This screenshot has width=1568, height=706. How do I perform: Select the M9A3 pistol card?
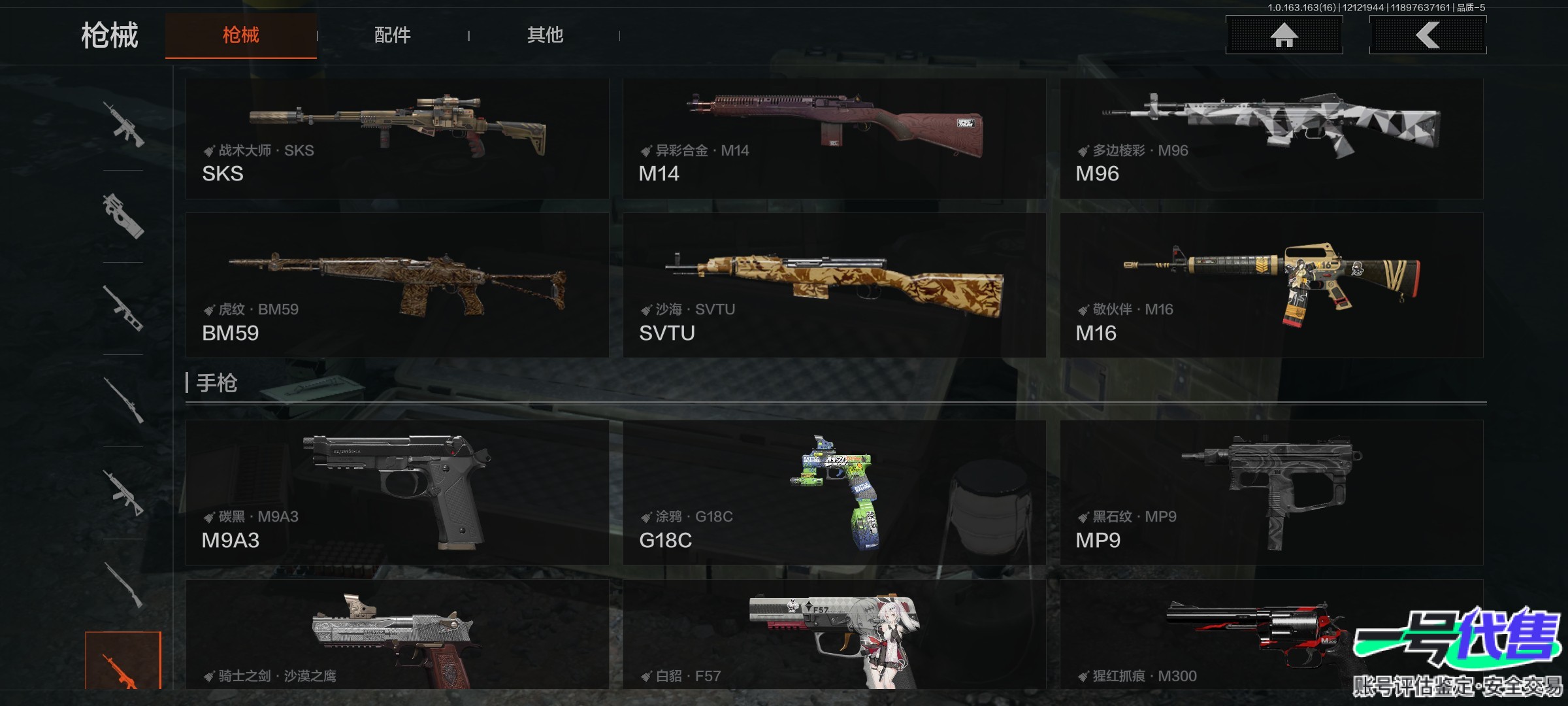click(397, 492)
